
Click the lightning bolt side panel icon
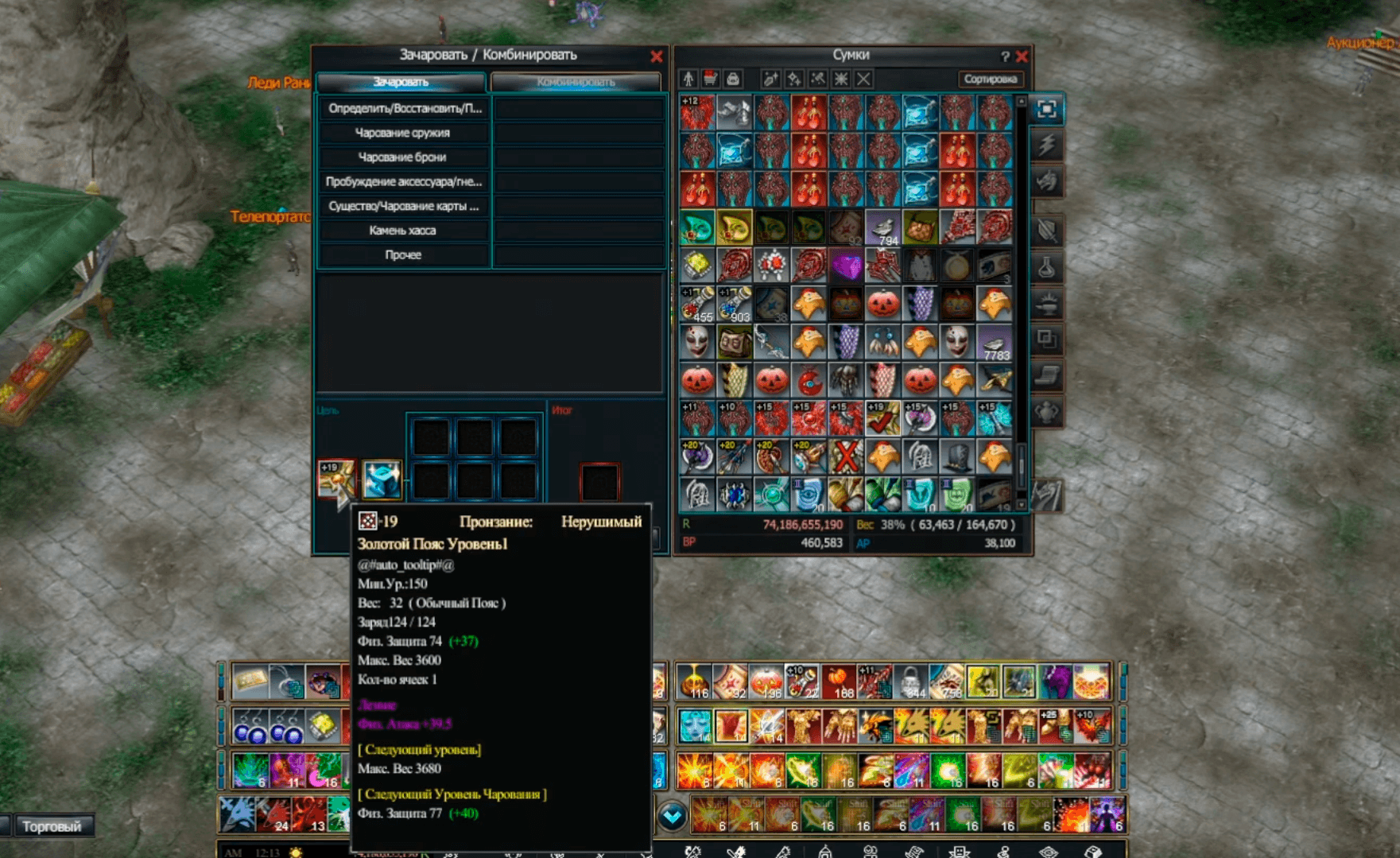[1046, 145]
